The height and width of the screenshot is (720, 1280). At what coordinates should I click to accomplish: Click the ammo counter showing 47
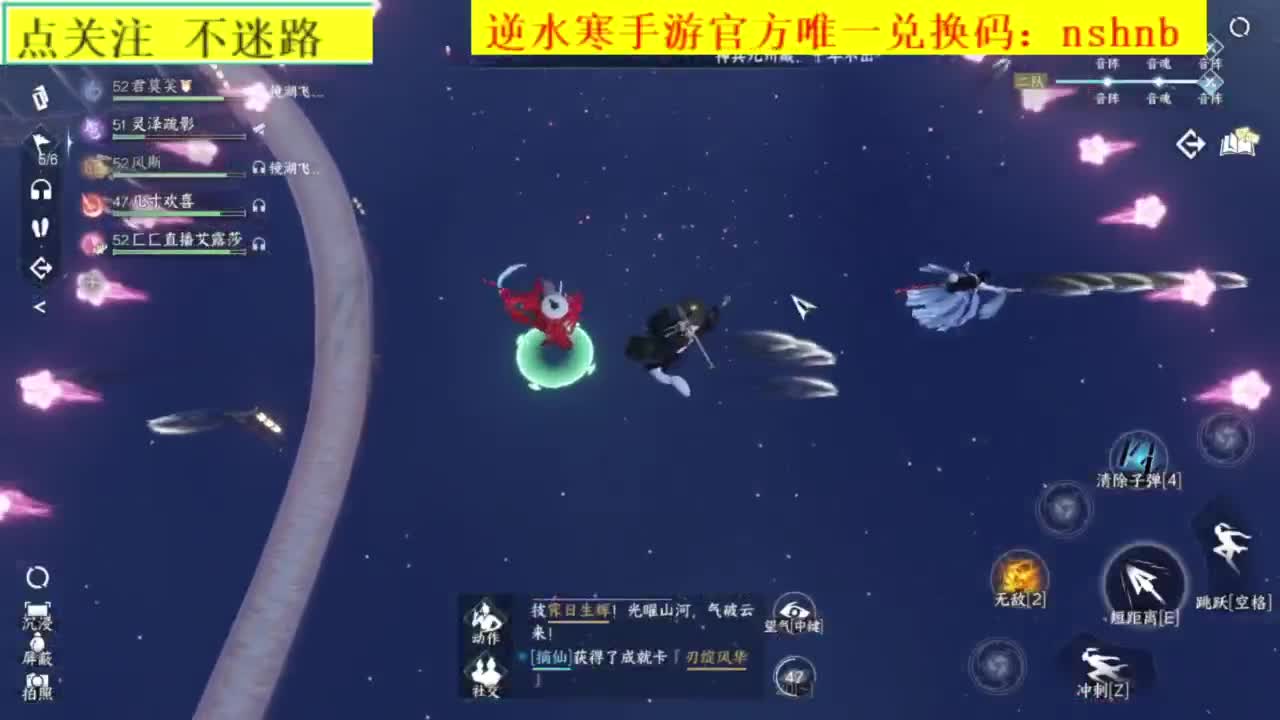795,676
